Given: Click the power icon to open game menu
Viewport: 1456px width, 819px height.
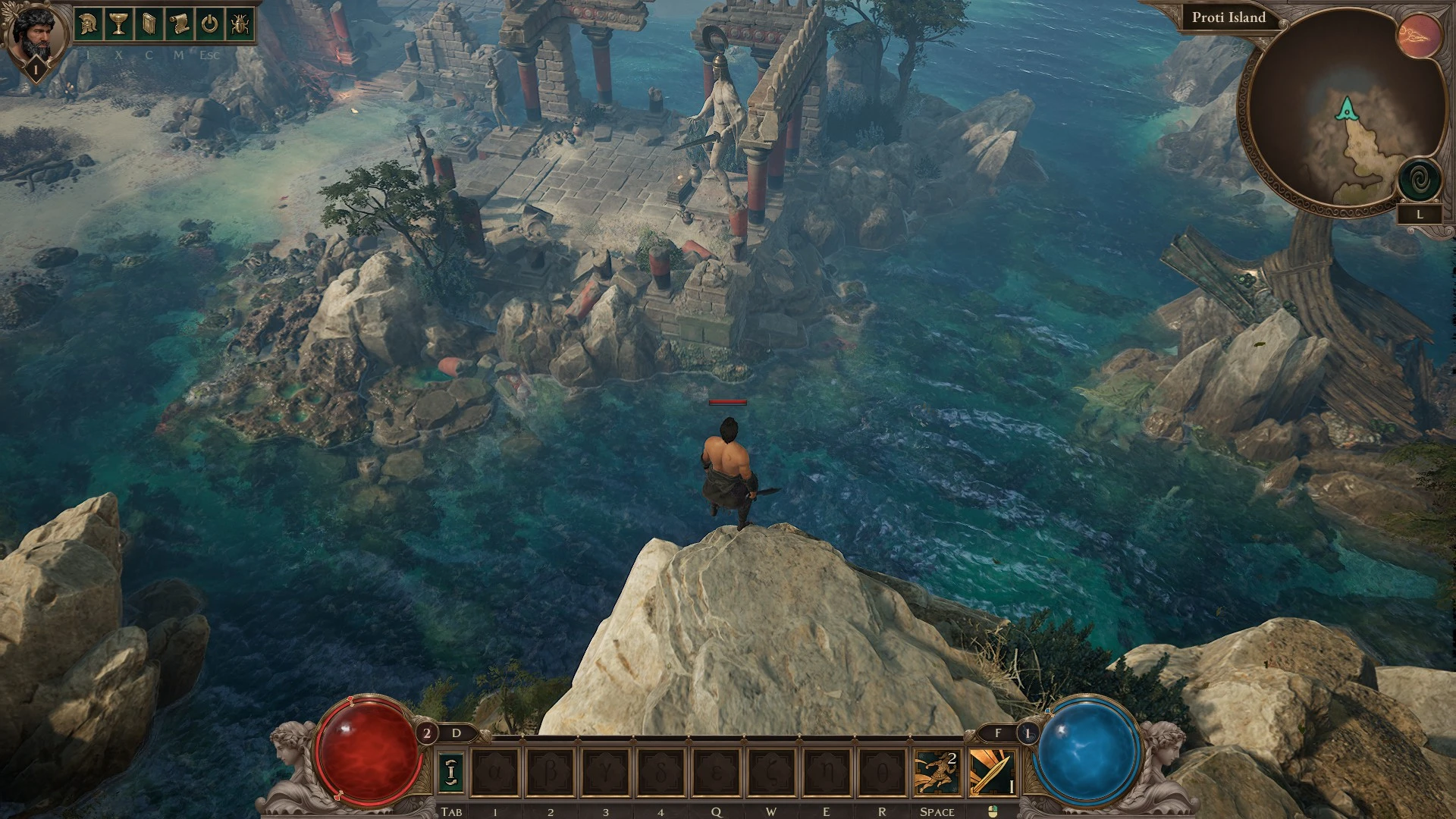Looking at the screenshot, I should click(x=209, y=25).
